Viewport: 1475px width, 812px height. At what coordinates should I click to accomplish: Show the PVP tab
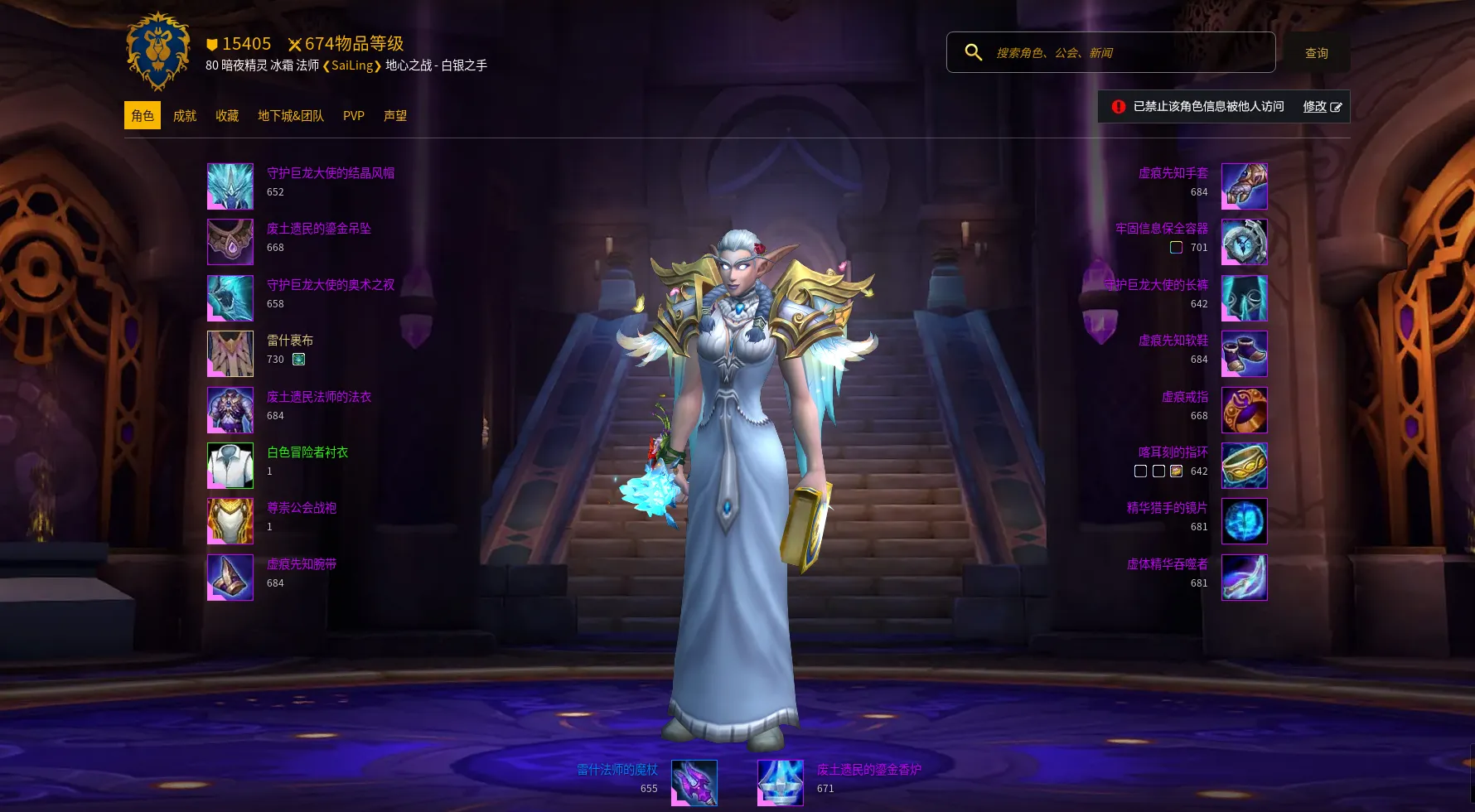354,116
